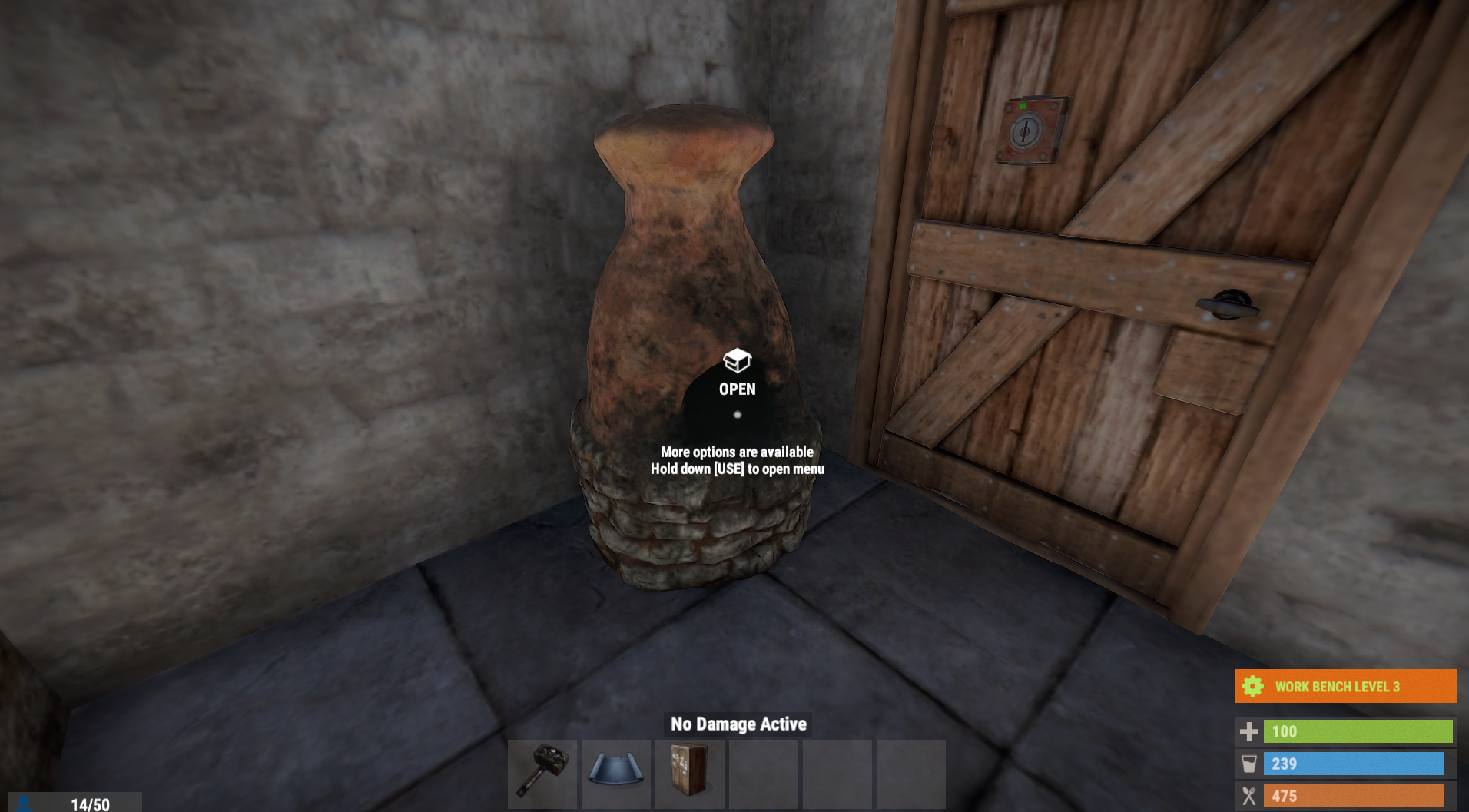The height and width of the screenshot is (812, 1469).
Task: Click the Open box icon on the furnace
Action: [737, 360]
